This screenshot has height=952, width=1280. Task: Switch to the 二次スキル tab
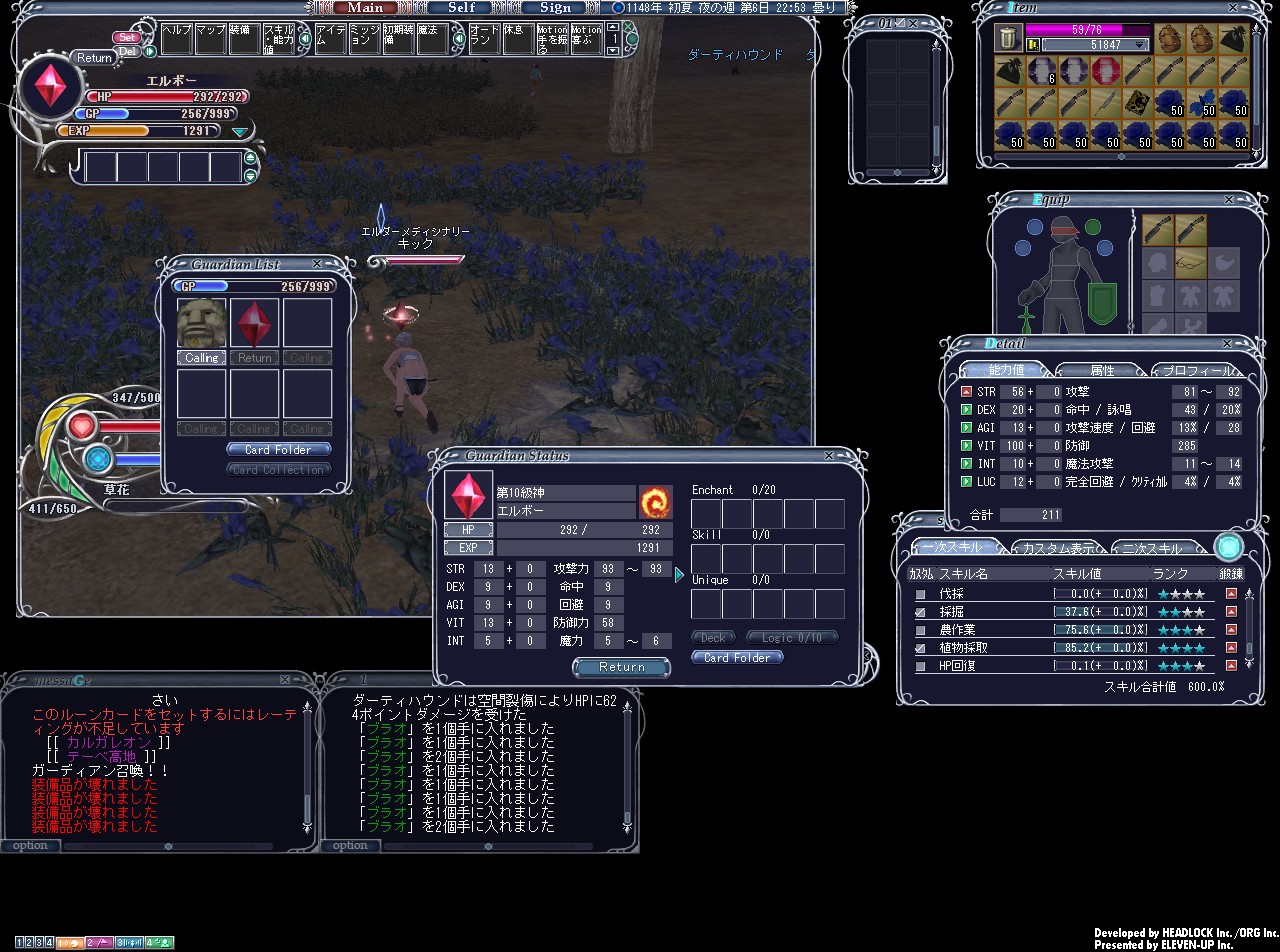pyautogui.click(x=1150, y=548)
